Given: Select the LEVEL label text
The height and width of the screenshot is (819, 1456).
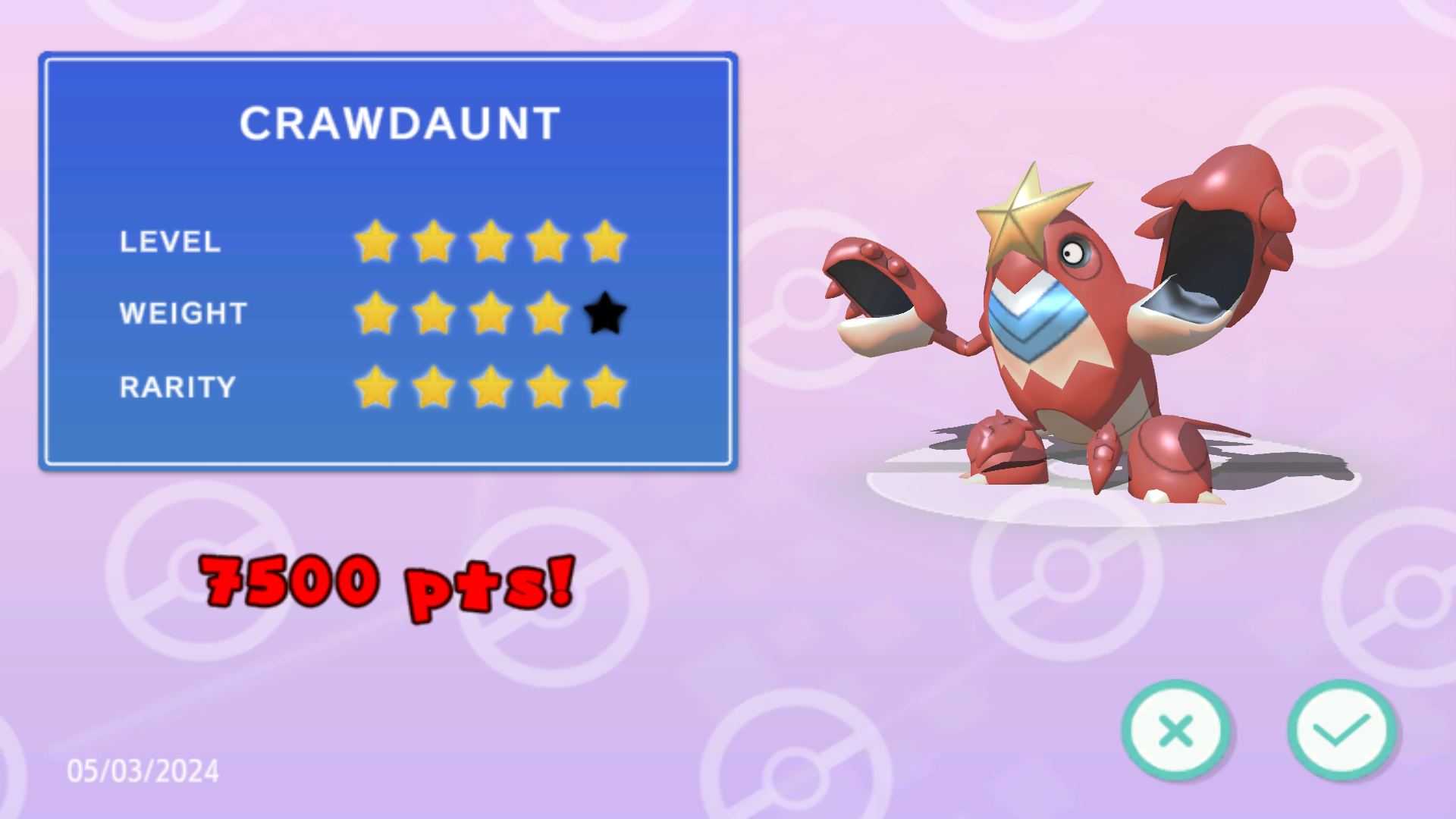Looking at the screenshot, I should tap(168, 243).
